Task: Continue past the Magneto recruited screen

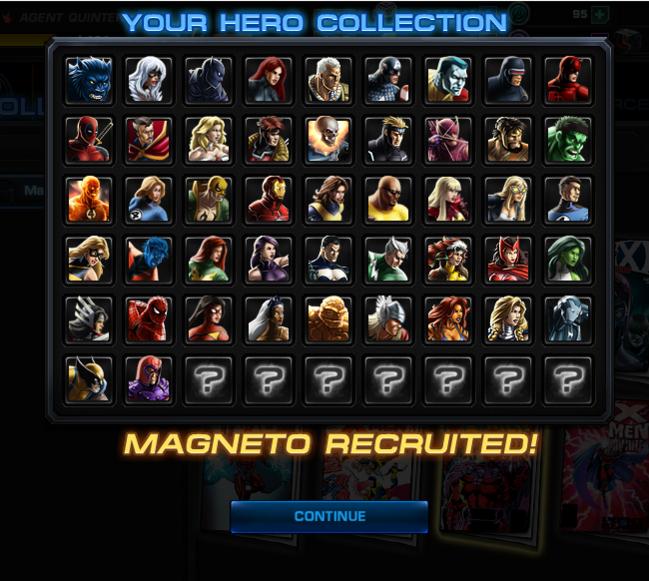Action: click(x=329, y=516)
